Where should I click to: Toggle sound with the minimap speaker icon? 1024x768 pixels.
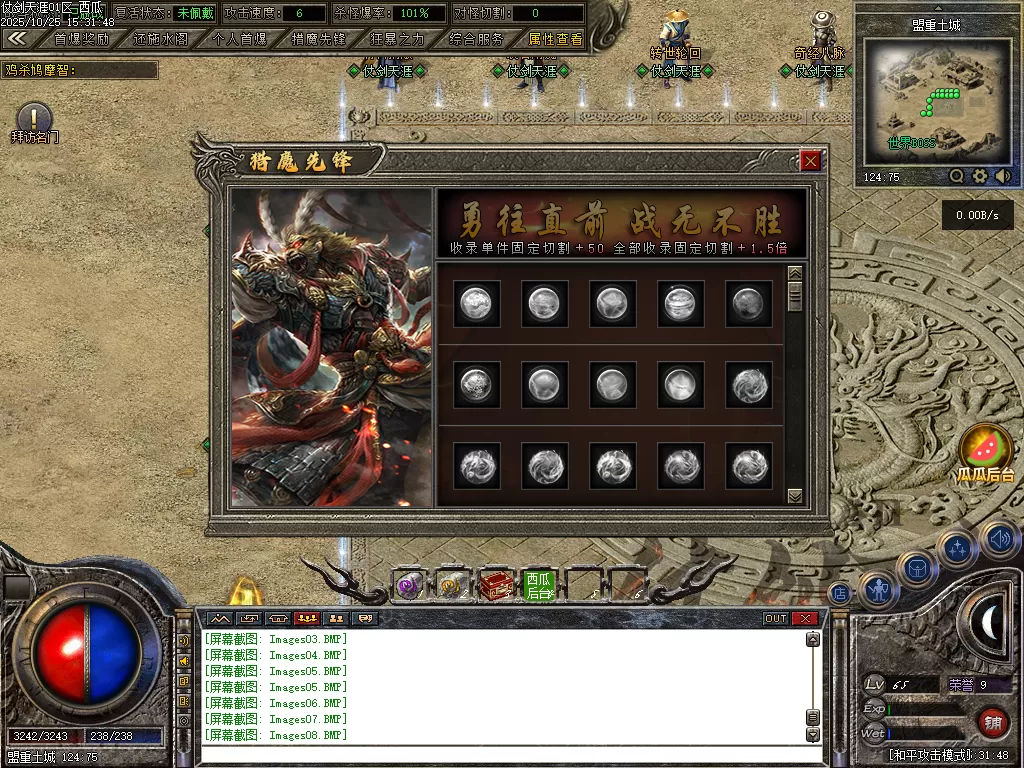pos(1002,176)
